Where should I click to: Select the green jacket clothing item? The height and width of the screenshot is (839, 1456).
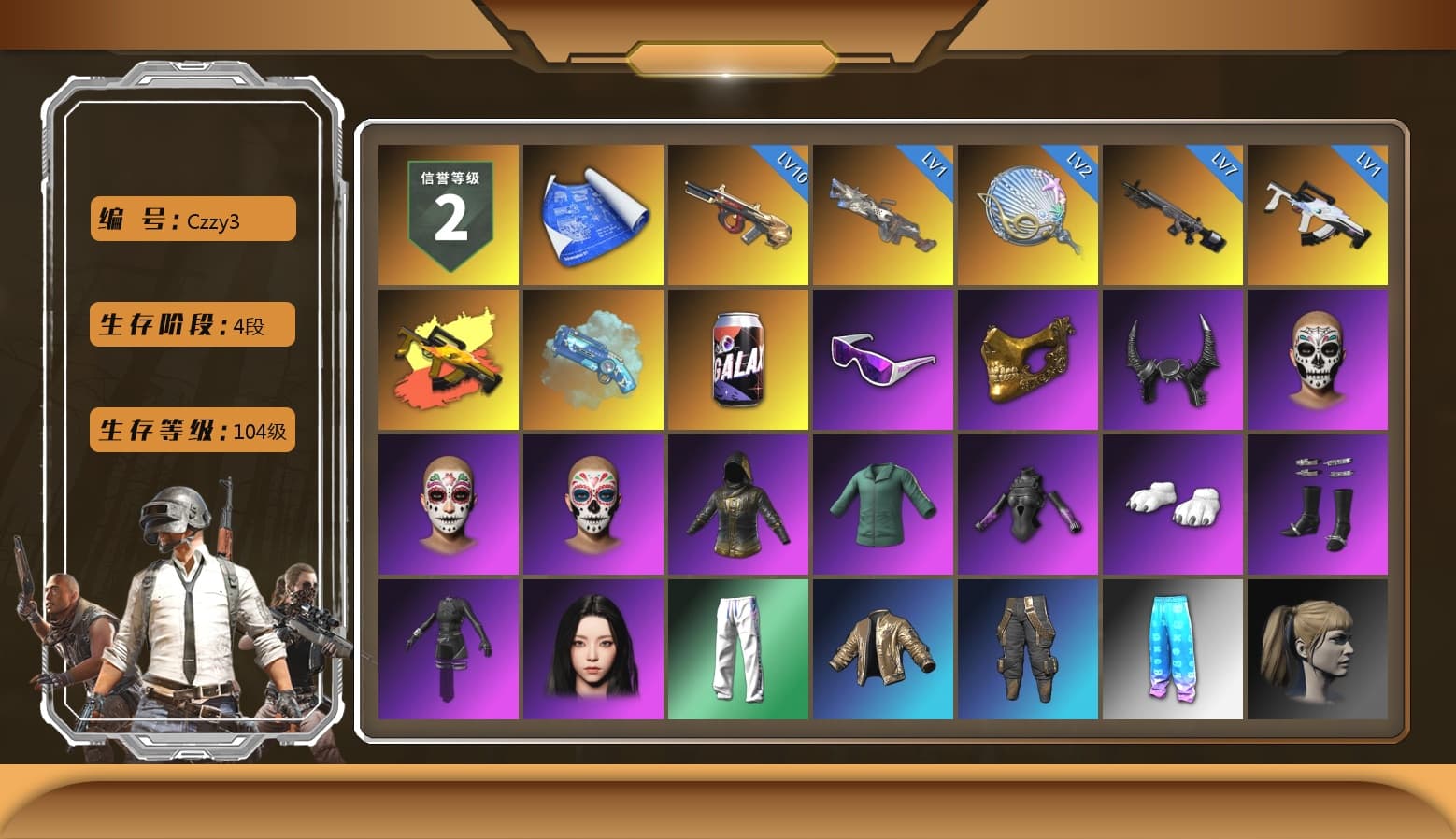point(883,505)
